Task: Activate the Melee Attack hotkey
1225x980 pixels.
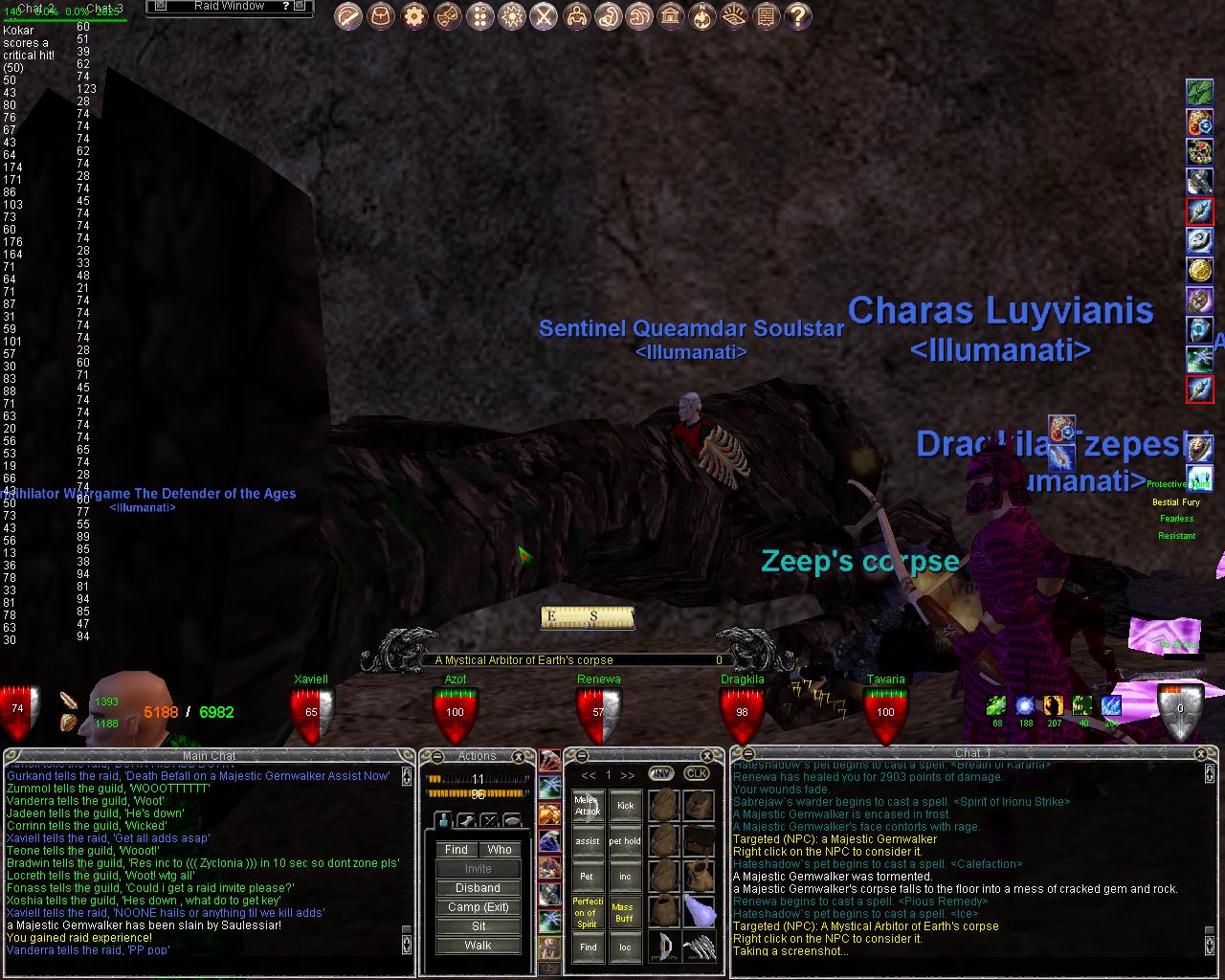Action: click(x=588, y=806)
